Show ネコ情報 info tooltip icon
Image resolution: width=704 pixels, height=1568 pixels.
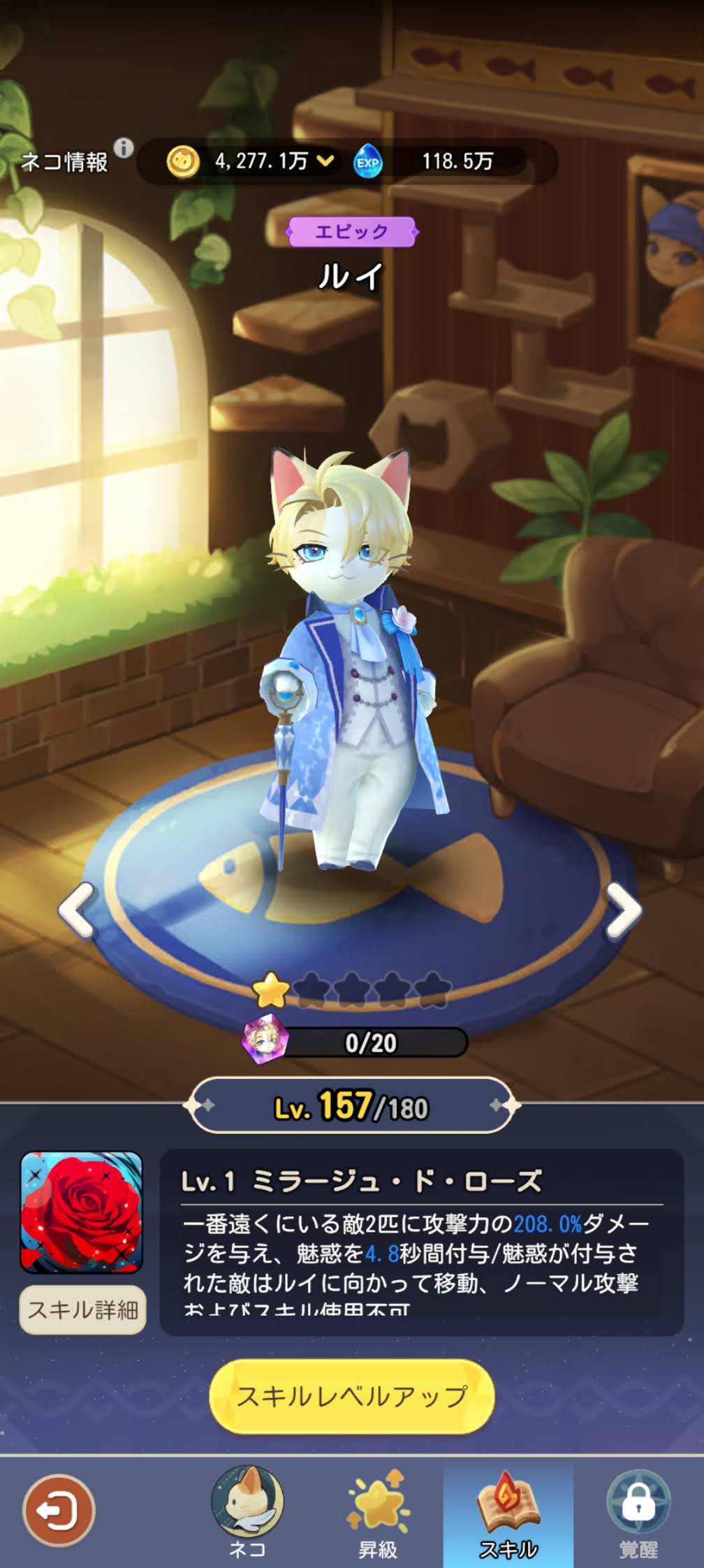point(124,148)
